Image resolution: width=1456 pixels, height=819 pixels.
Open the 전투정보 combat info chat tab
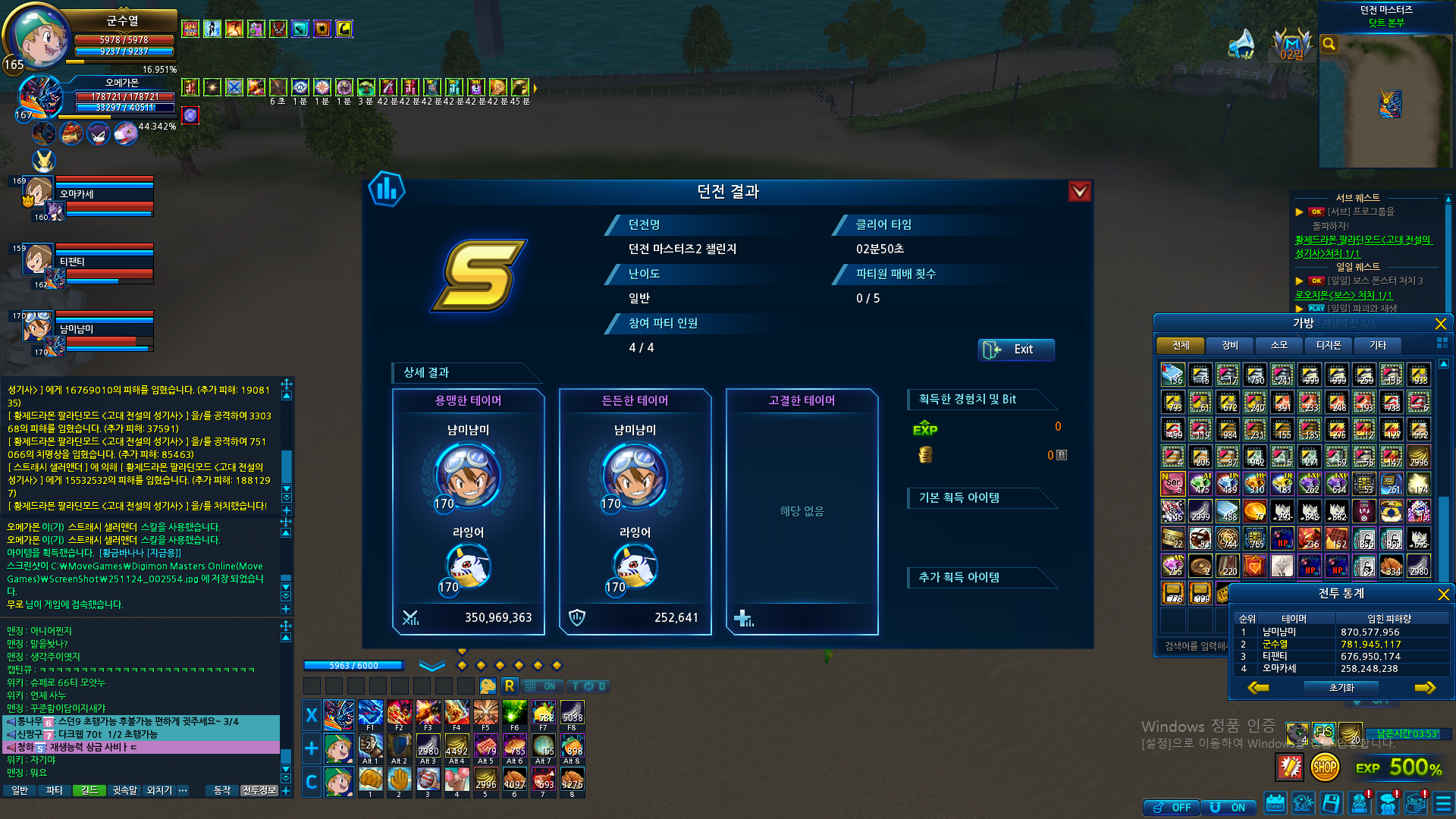(259, 790)
